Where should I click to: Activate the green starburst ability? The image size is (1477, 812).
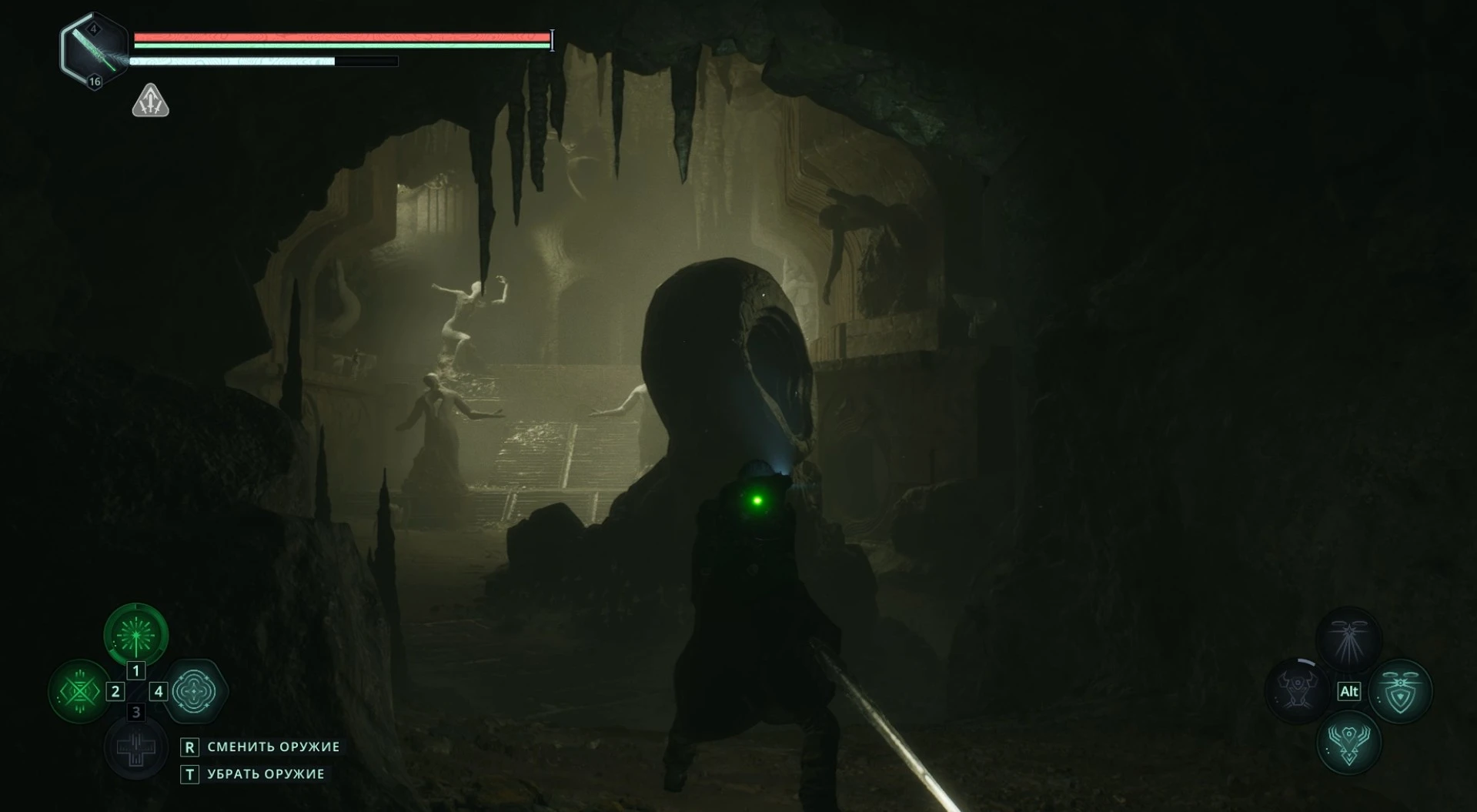coord(136,635)
